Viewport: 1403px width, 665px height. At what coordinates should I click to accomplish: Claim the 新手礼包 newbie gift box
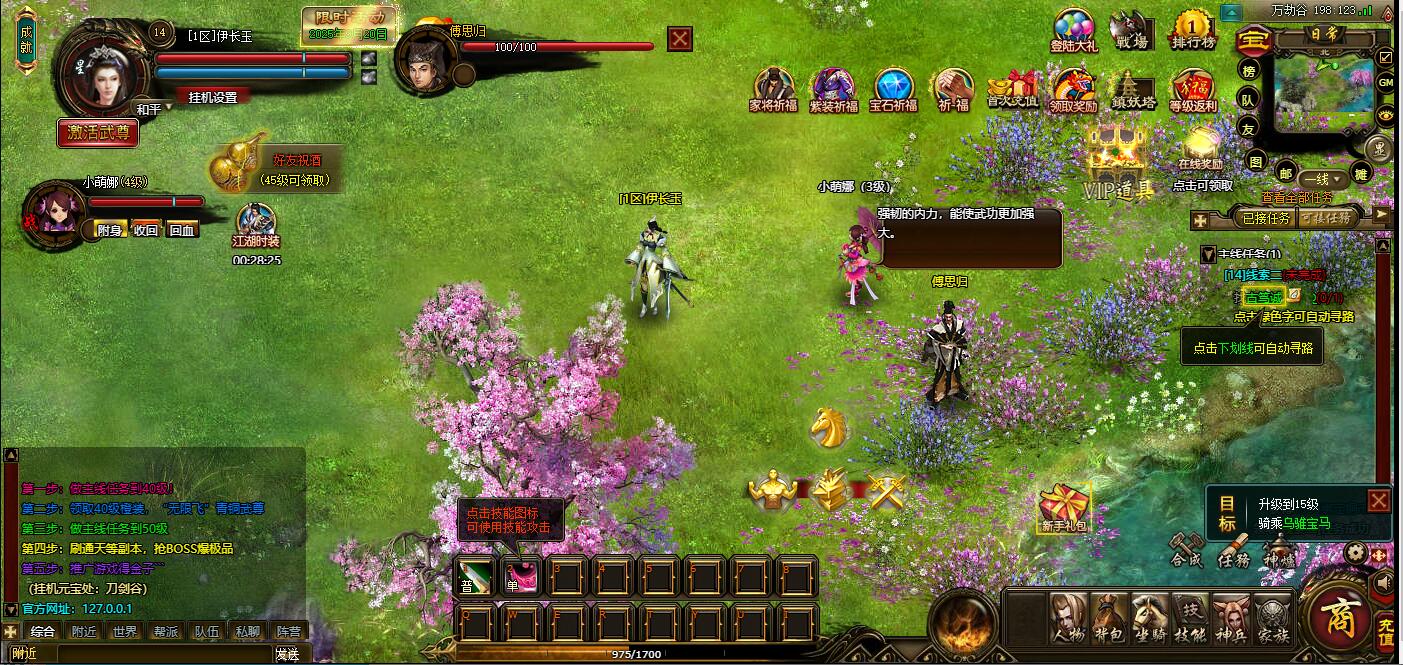[1064, 508]
